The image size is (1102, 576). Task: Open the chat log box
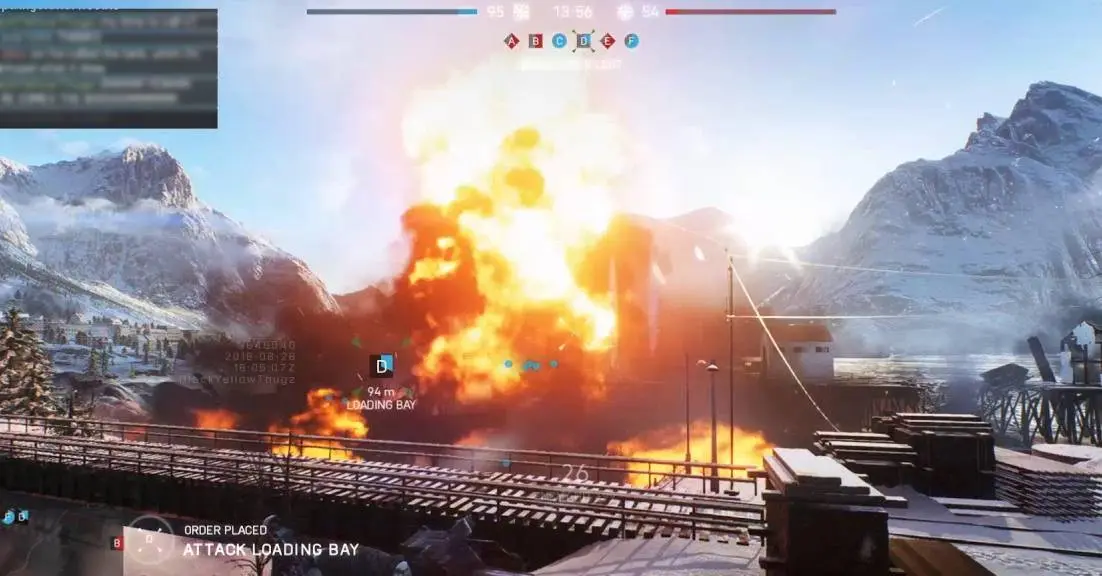109,68
